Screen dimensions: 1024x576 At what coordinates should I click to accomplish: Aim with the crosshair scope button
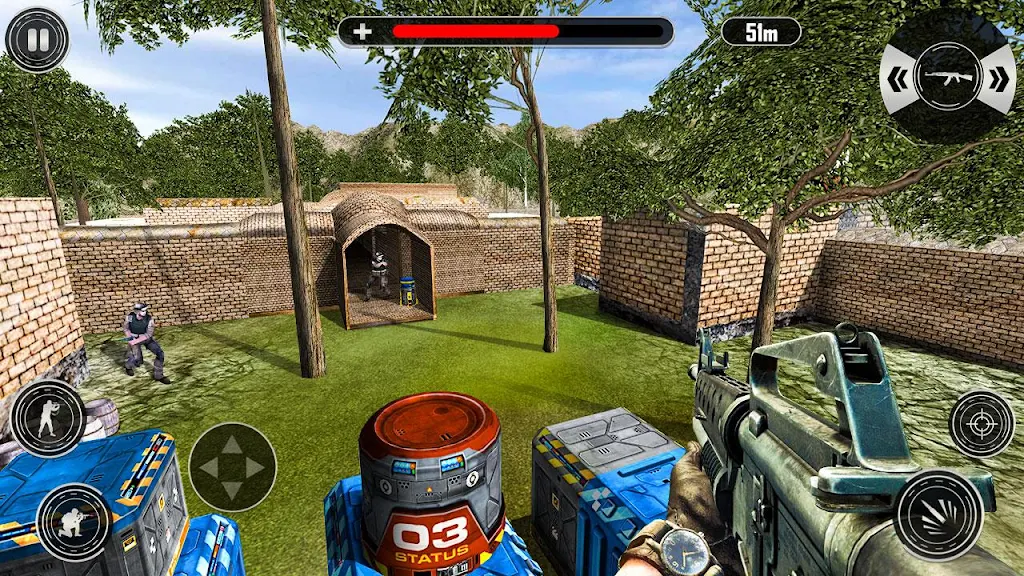click(981, 423)
